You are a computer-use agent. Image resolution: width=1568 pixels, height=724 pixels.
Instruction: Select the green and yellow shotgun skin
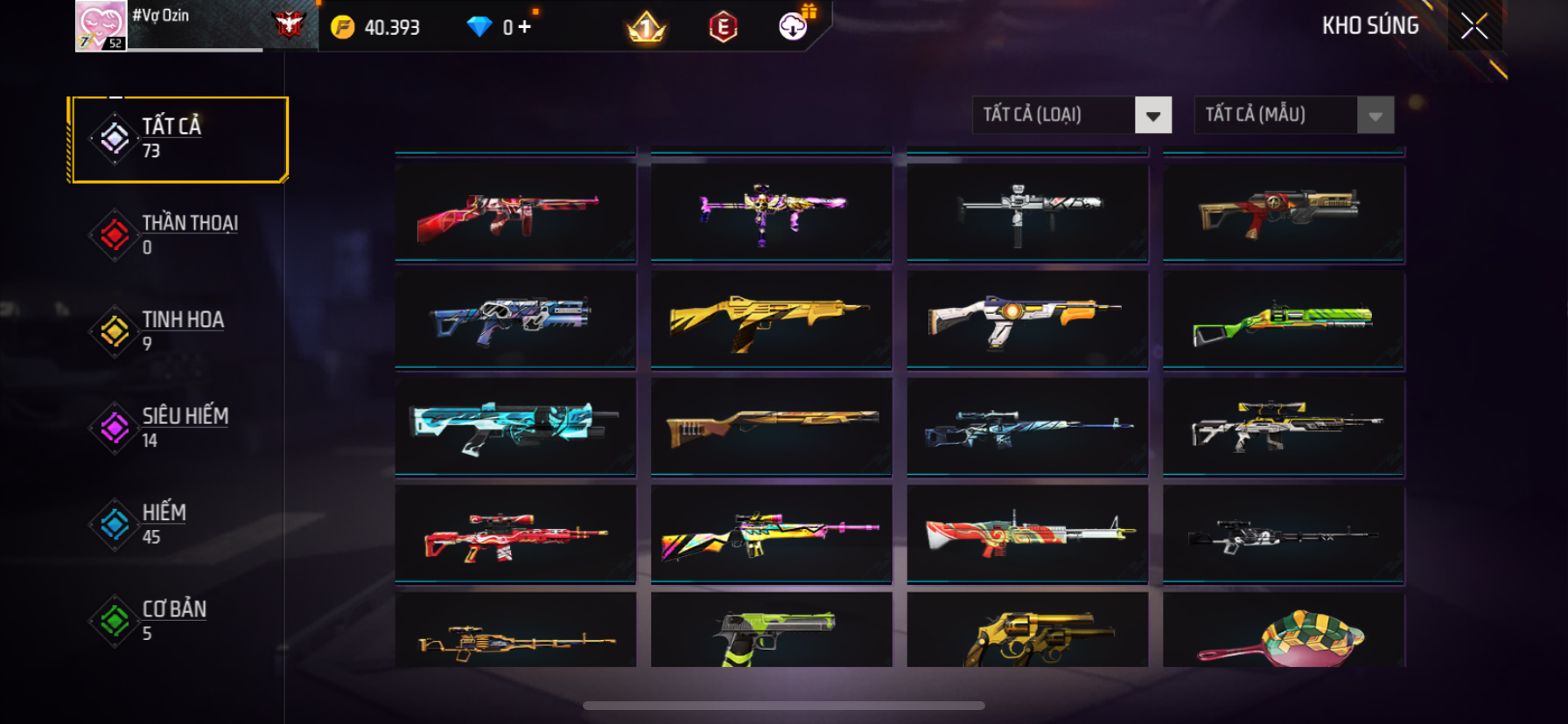[1283, 321]
